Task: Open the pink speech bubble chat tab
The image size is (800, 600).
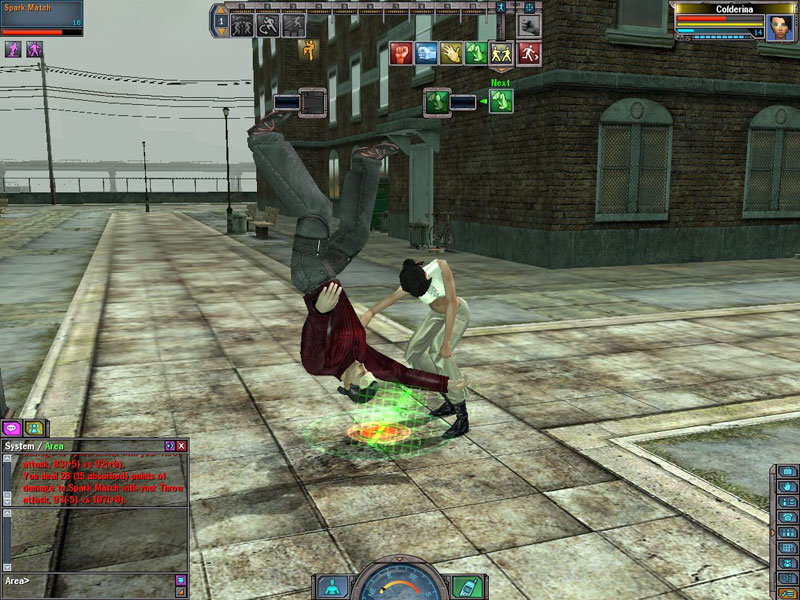Action: [x=14, y=428]
